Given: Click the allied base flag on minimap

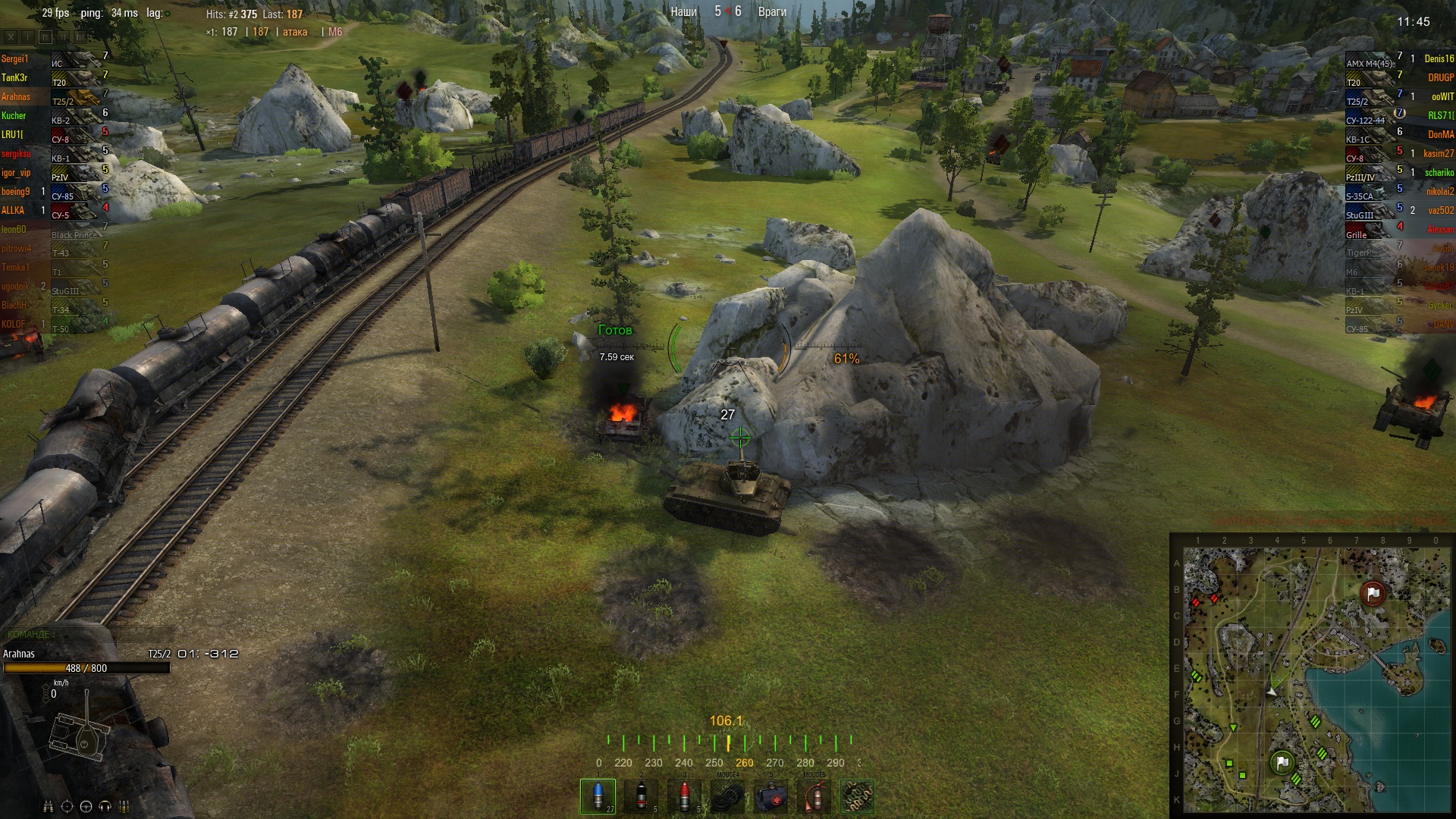Looking at the screenshot, I should [x=1282, y=761].
